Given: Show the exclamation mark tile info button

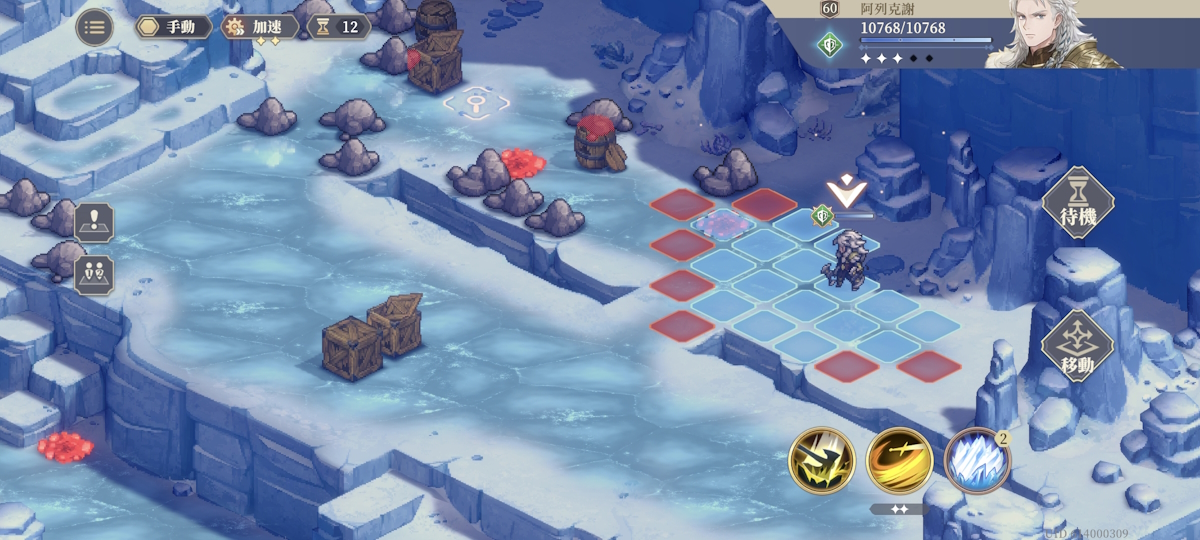Looking at the screenshot, I should [x=94, y=221].
